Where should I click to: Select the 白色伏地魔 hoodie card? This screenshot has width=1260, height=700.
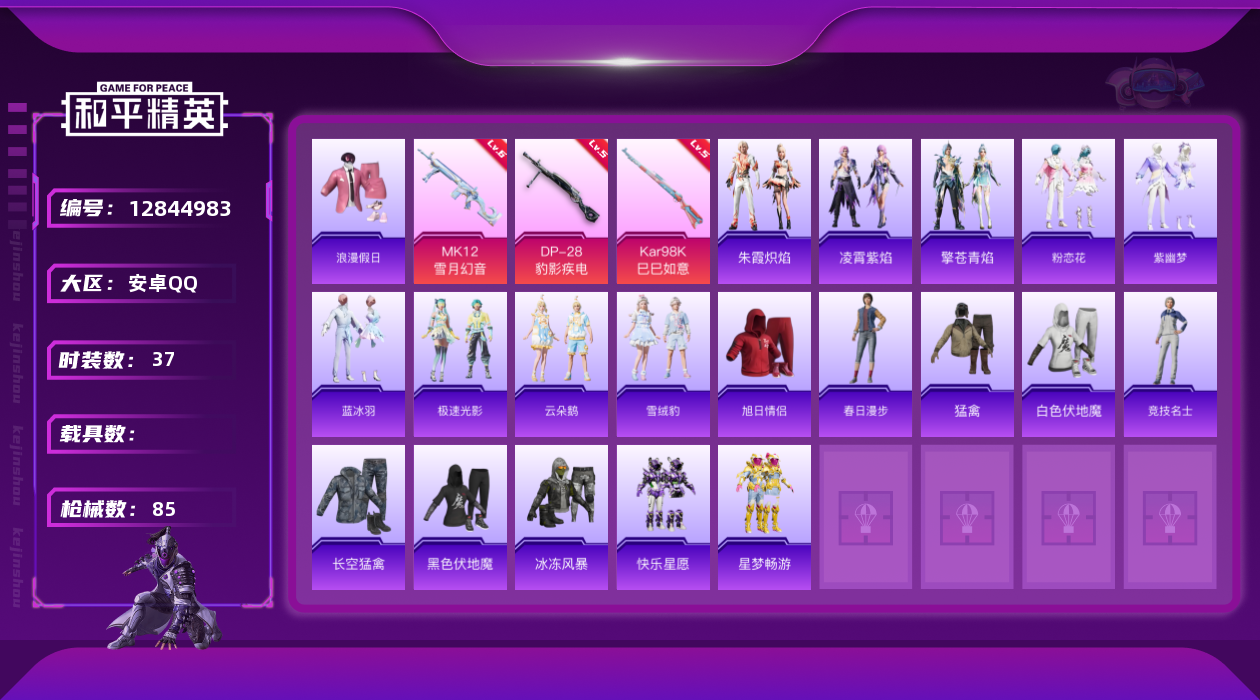click(x=1068, y=364)
